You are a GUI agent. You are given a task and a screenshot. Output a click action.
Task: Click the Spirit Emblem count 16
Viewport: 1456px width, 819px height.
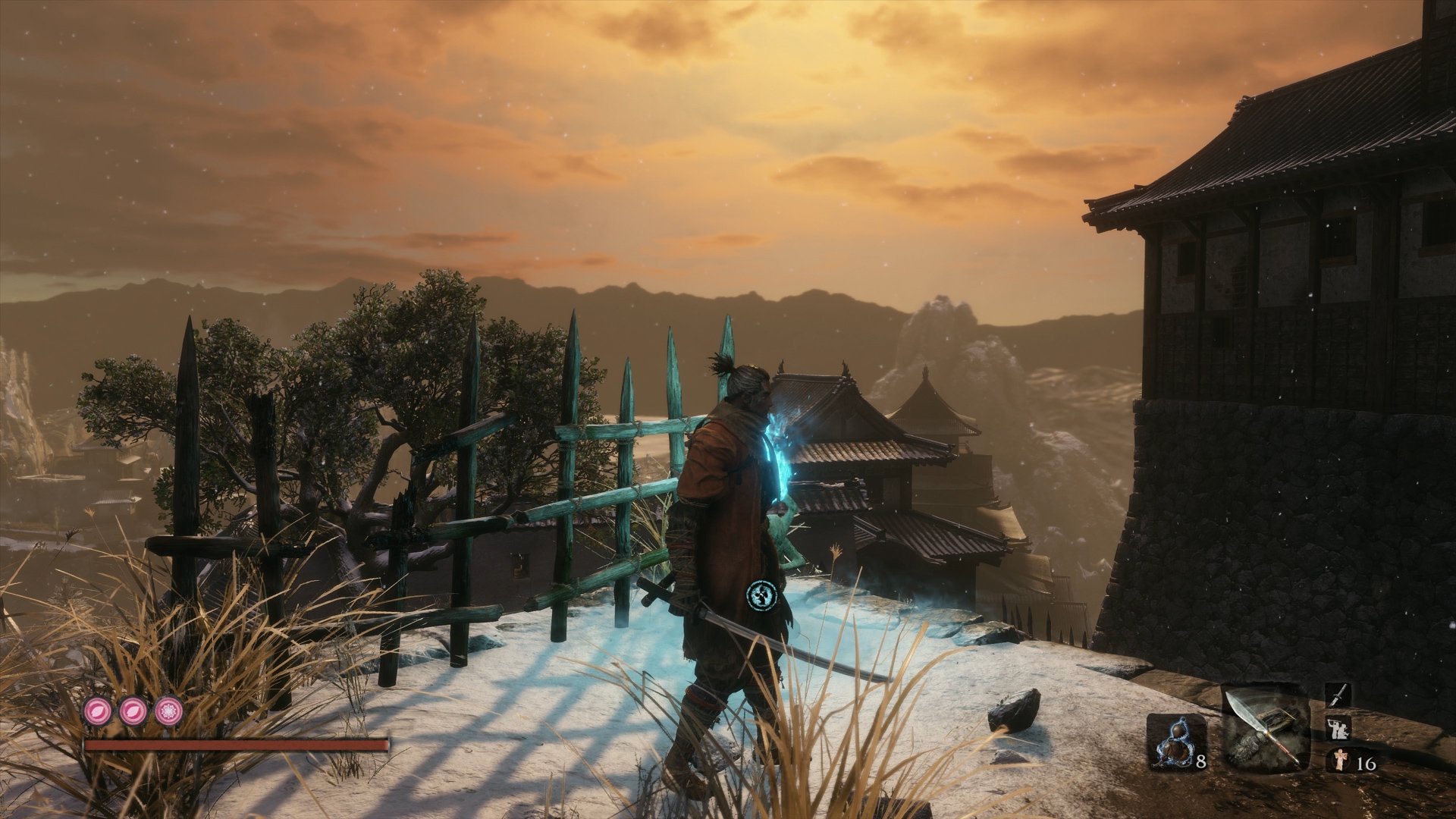(1366, 765)
